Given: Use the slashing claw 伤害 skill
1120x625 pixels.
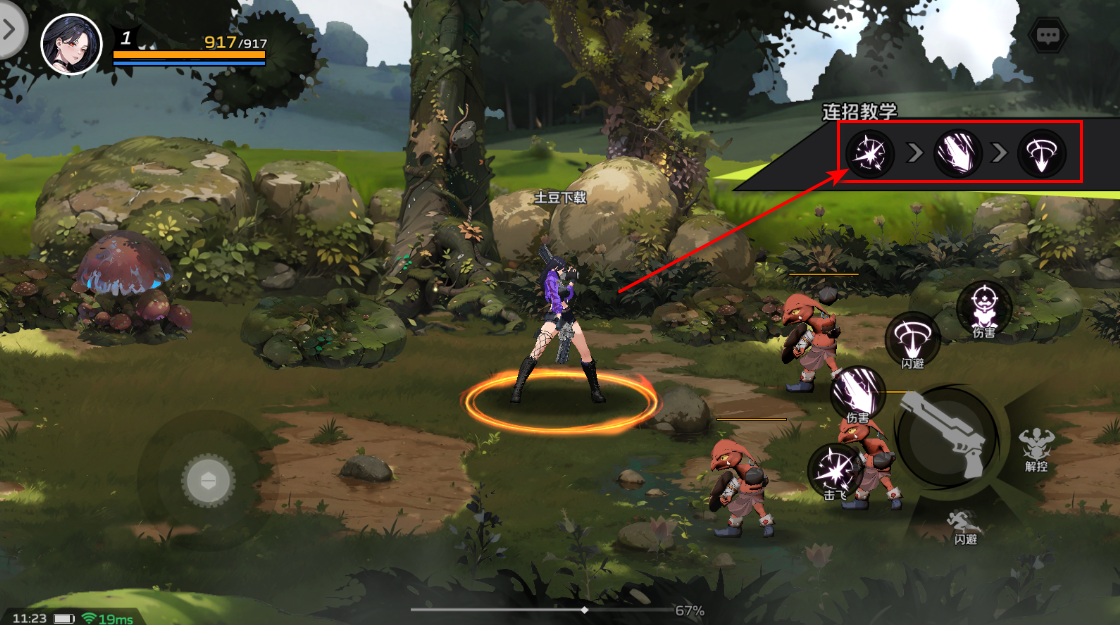Looking at the screenshot, I should coord(858,391).
